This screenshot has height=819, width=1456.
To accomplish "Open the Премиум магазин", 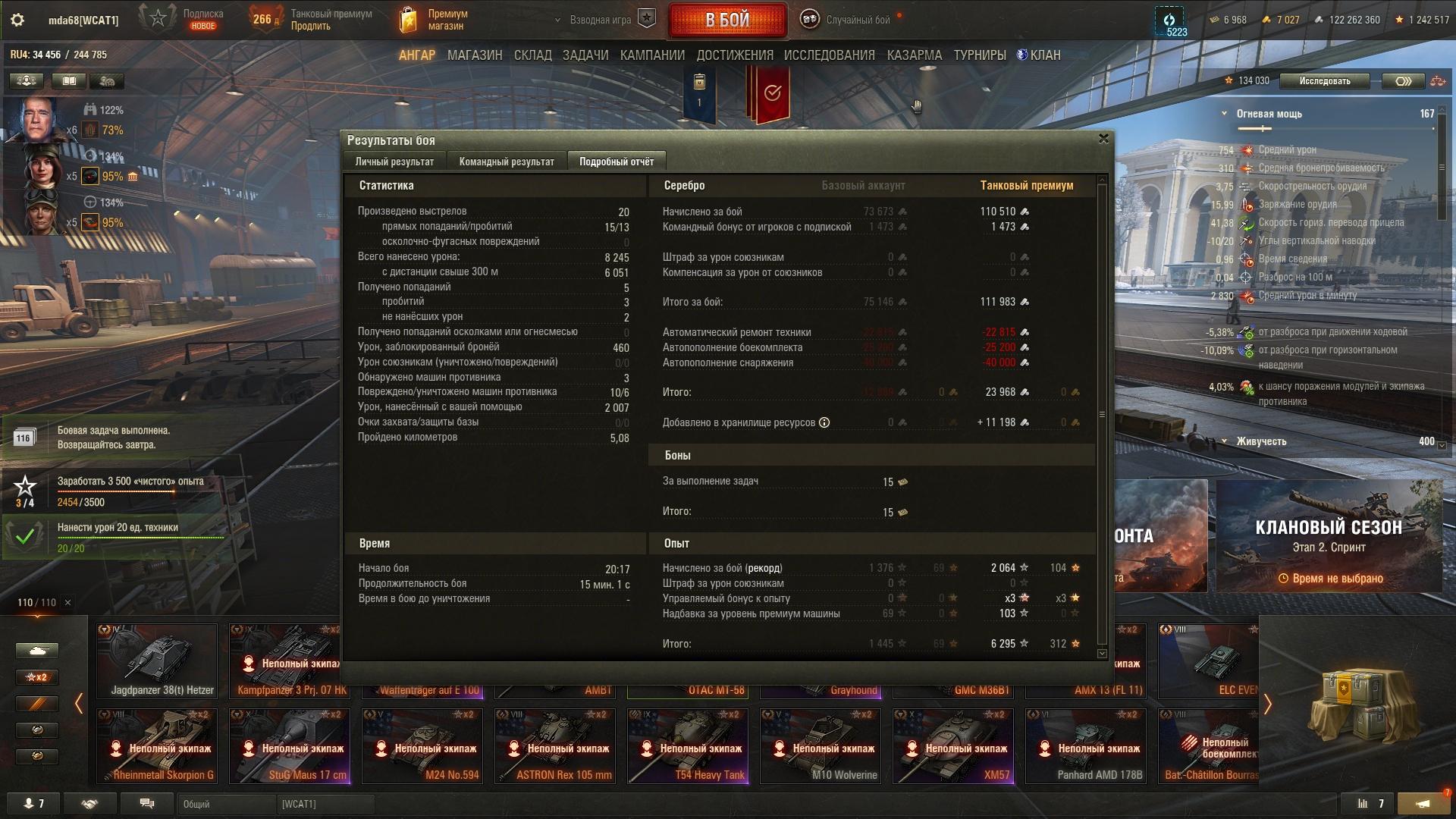I will 435,20.
